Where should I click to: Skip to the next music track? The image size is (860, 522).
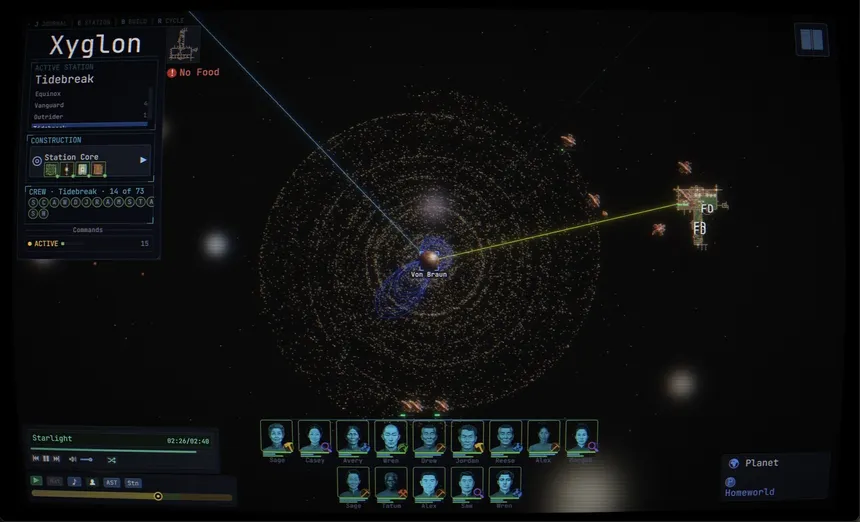click(56, 459)
